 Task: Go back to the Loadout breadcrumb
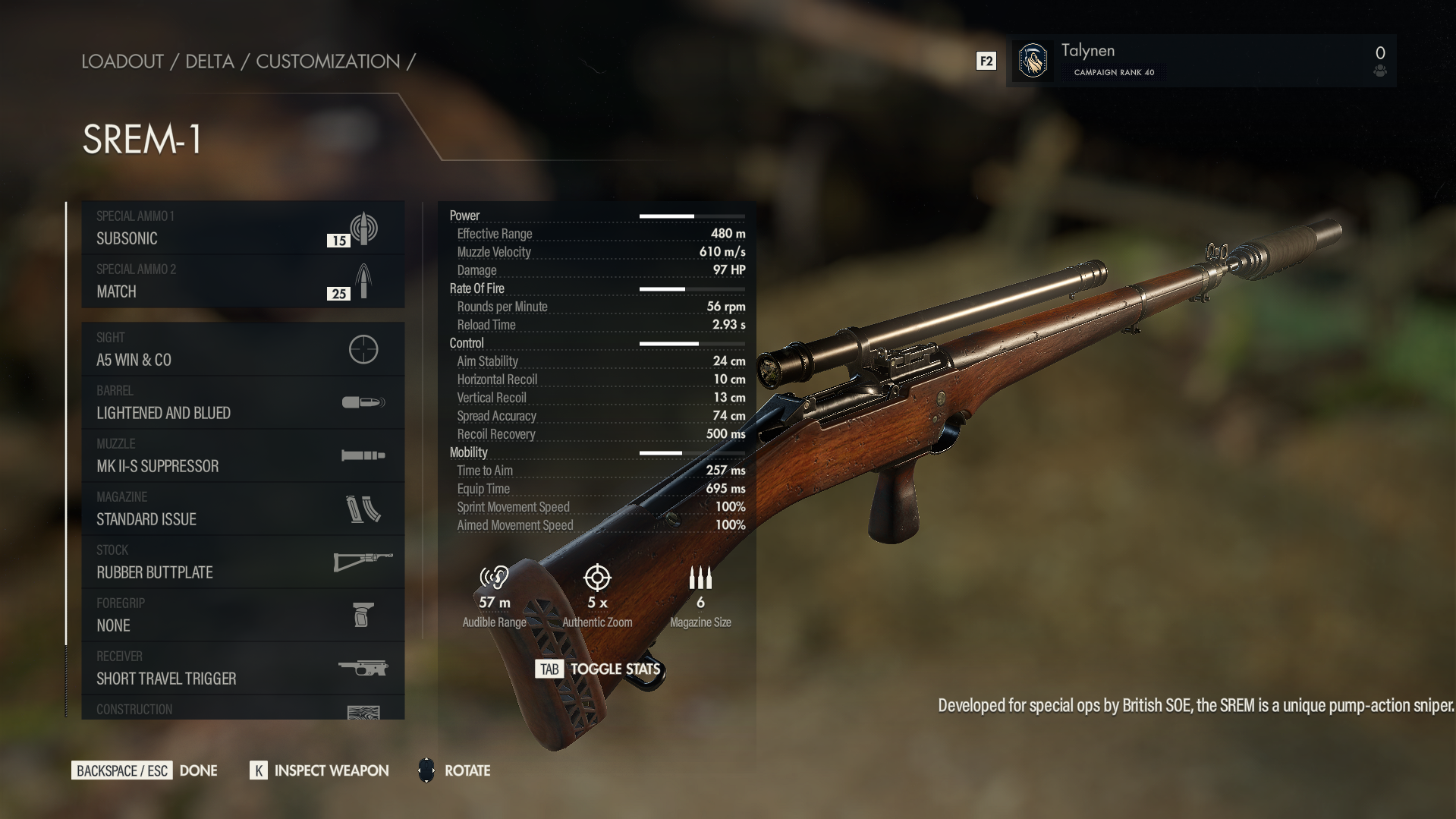[122, 61]
